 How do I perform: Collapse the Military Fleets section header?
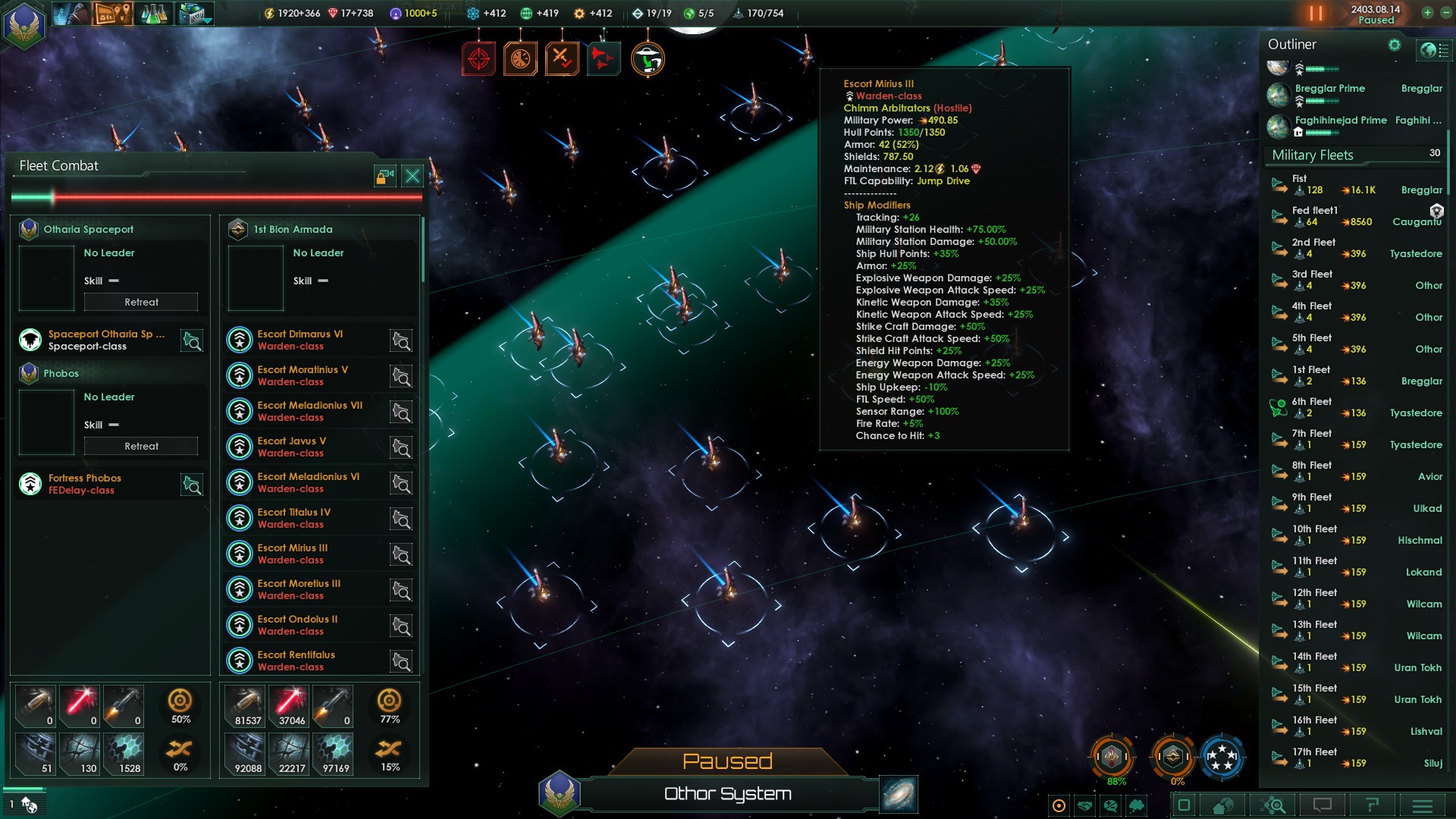pyautogui.click(x=1313, y=155)
